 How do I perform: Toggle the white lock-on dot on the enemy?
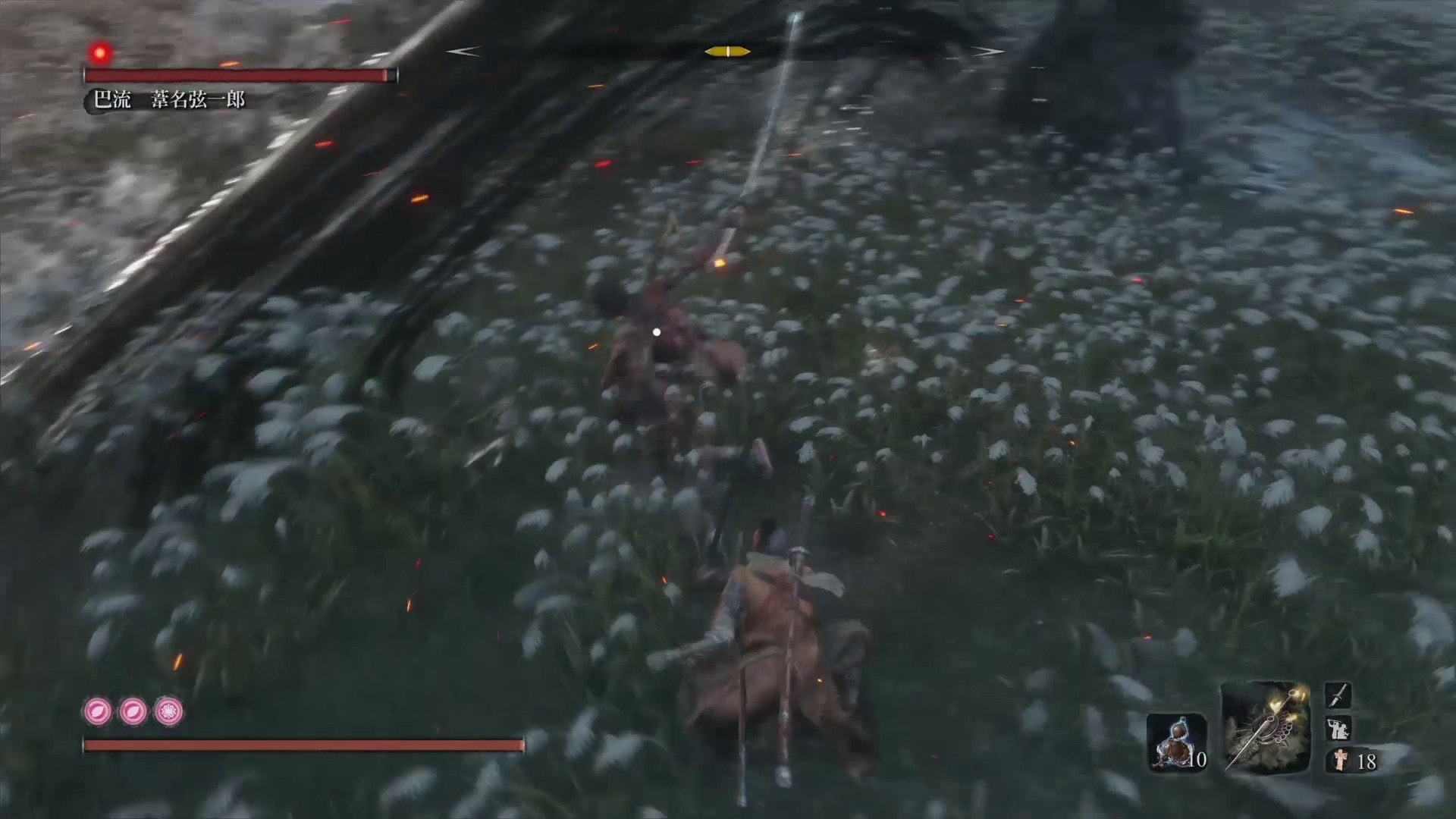[655, 331]
